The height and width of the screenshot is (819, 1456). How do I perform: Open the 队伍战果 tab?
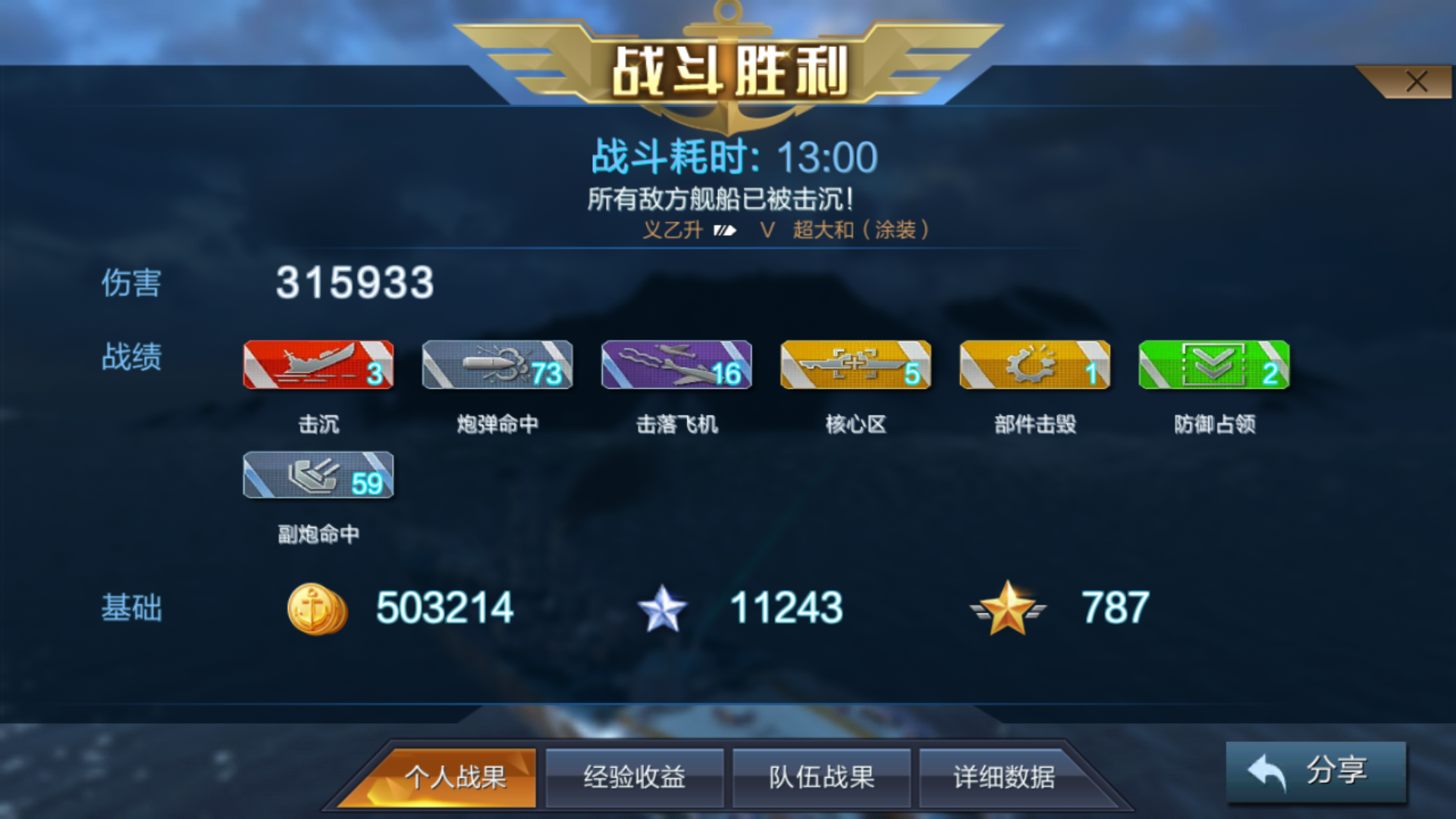tap(821, 777)
